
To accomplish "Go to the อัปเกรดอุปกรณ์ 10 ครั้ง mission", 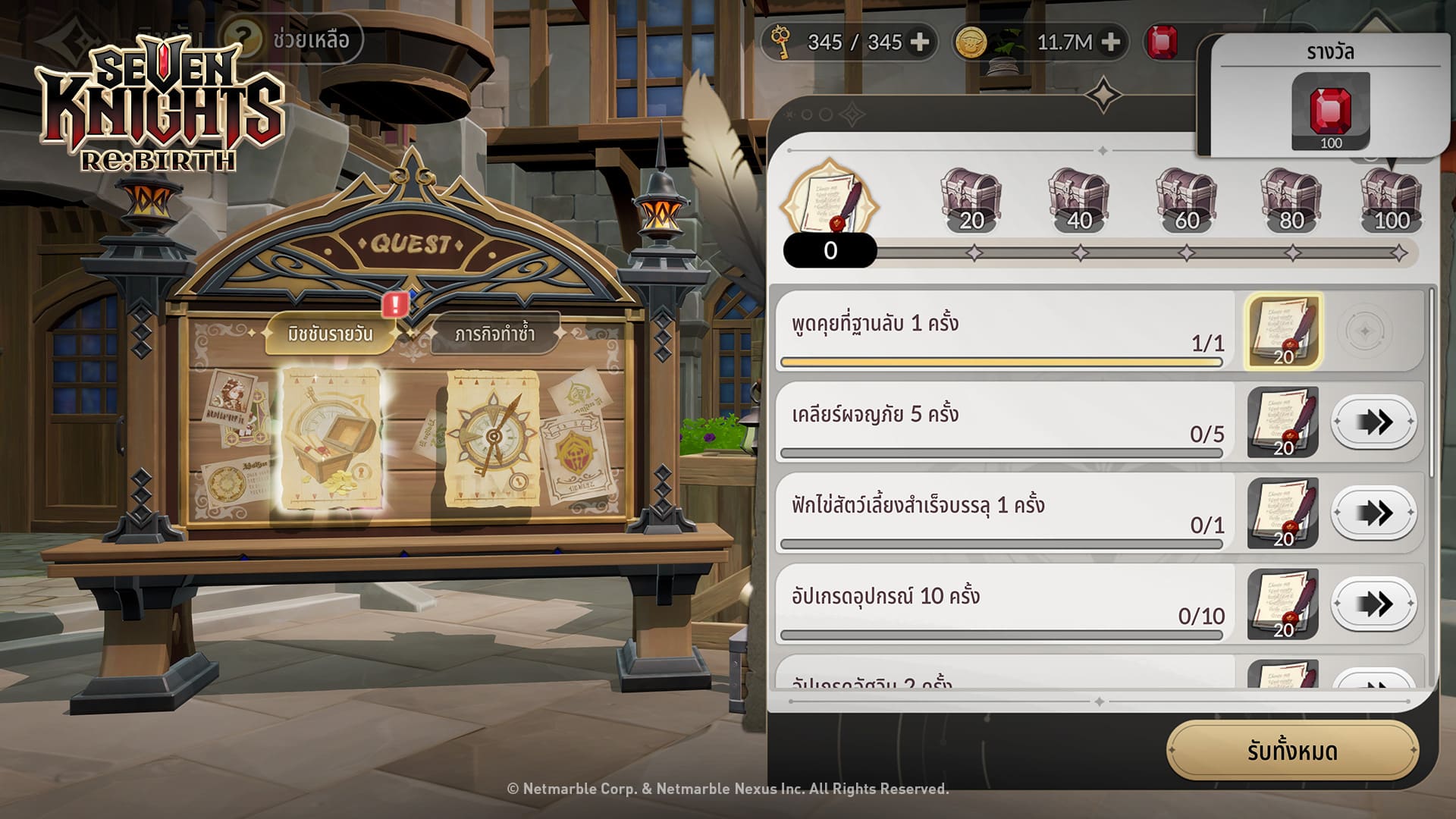I will (1373, 604).
